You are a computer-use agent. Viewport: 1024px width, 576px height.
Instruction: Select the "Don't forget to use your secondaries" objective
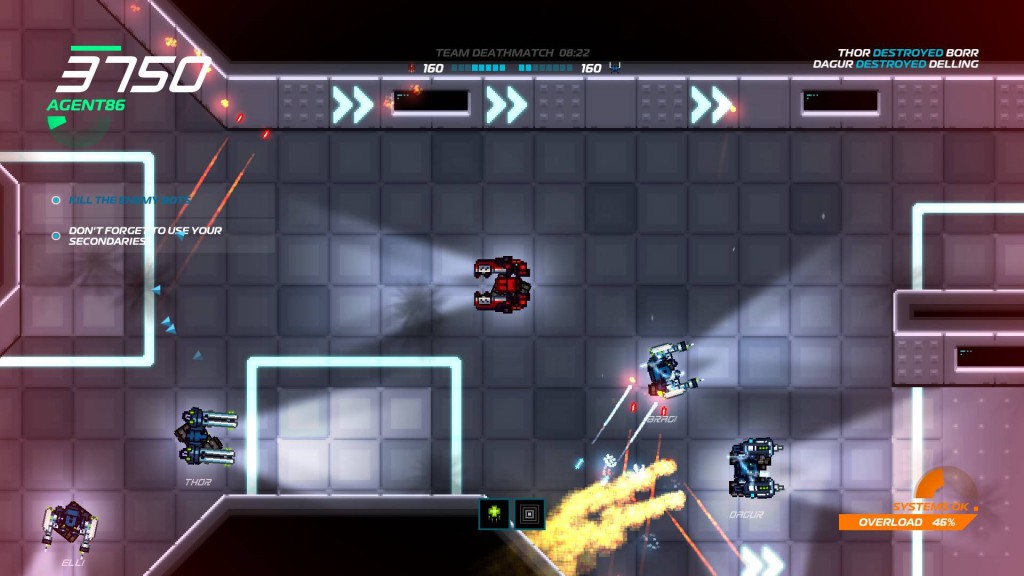[x=144, y=236]
